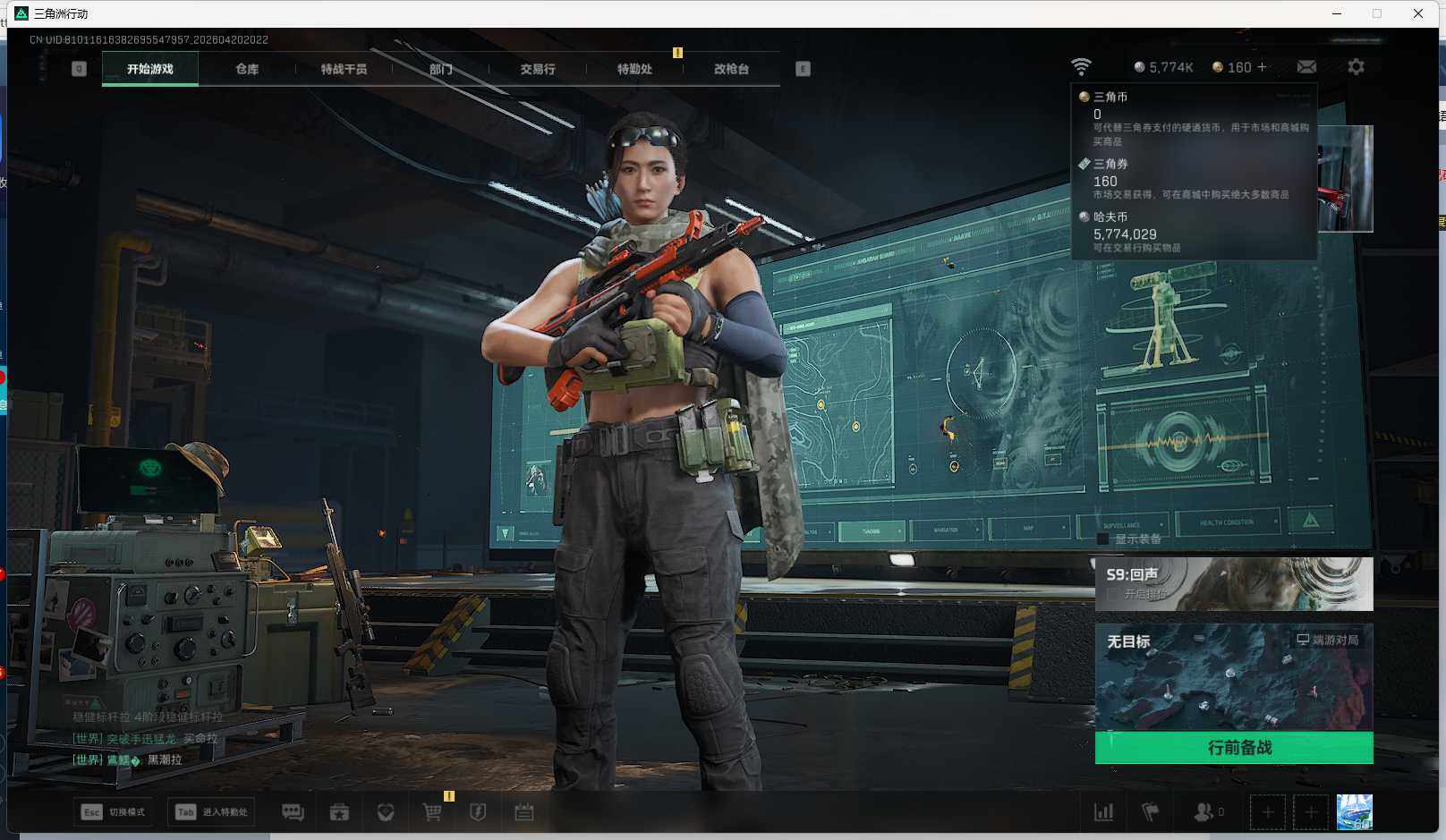Image resolution: width=1446 pixels, height=840 pixels.
Task: Toggle the 显示装备 checkbox
Action: (x=1102, y=539)
